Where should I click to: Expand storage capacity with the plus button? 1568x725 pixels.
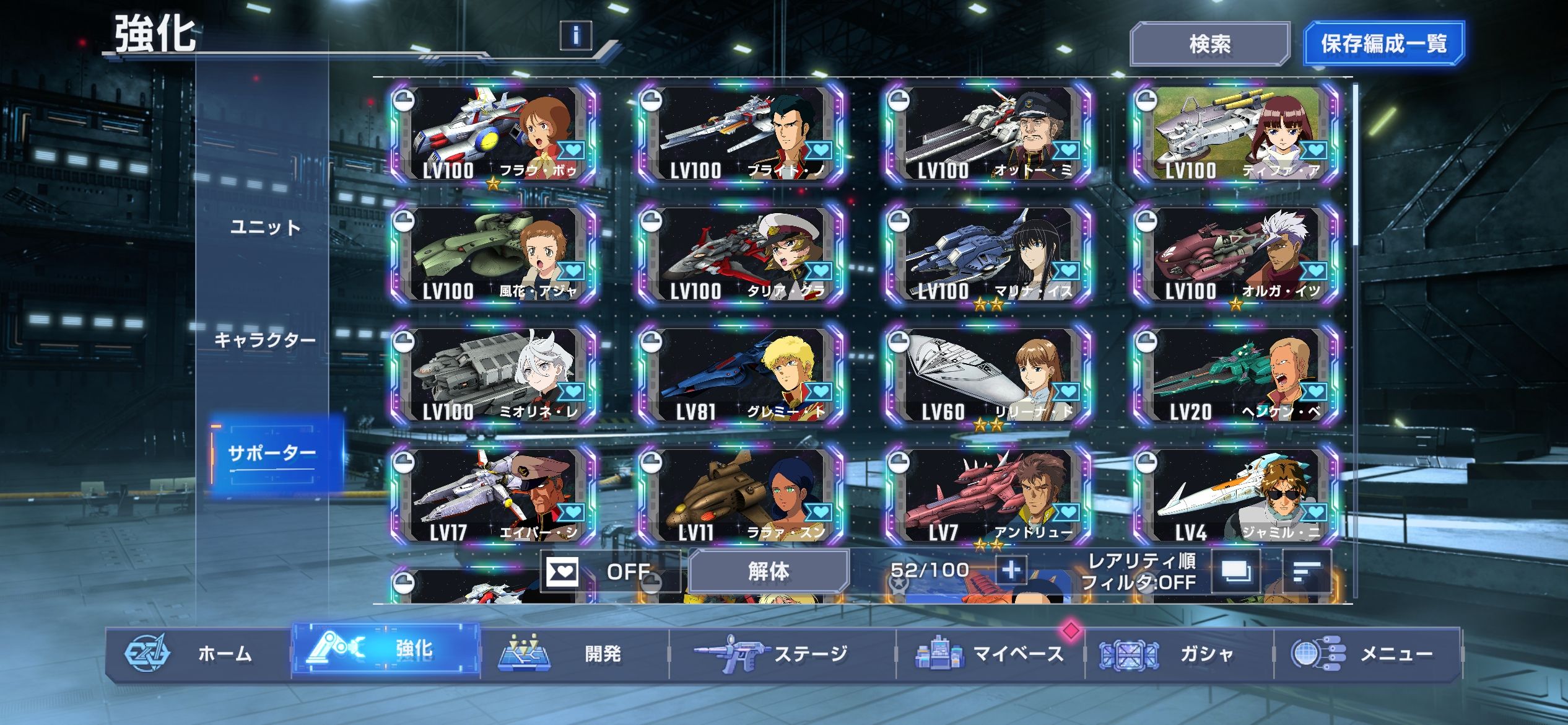pos(1011,570)
